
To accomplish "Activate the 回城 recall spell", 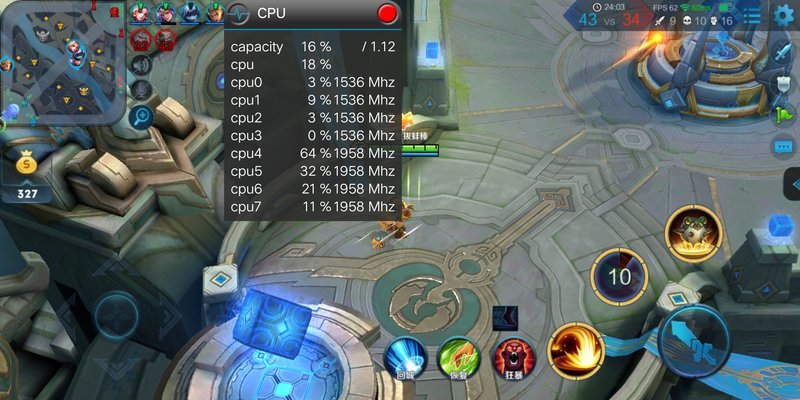I will [405, 357].
